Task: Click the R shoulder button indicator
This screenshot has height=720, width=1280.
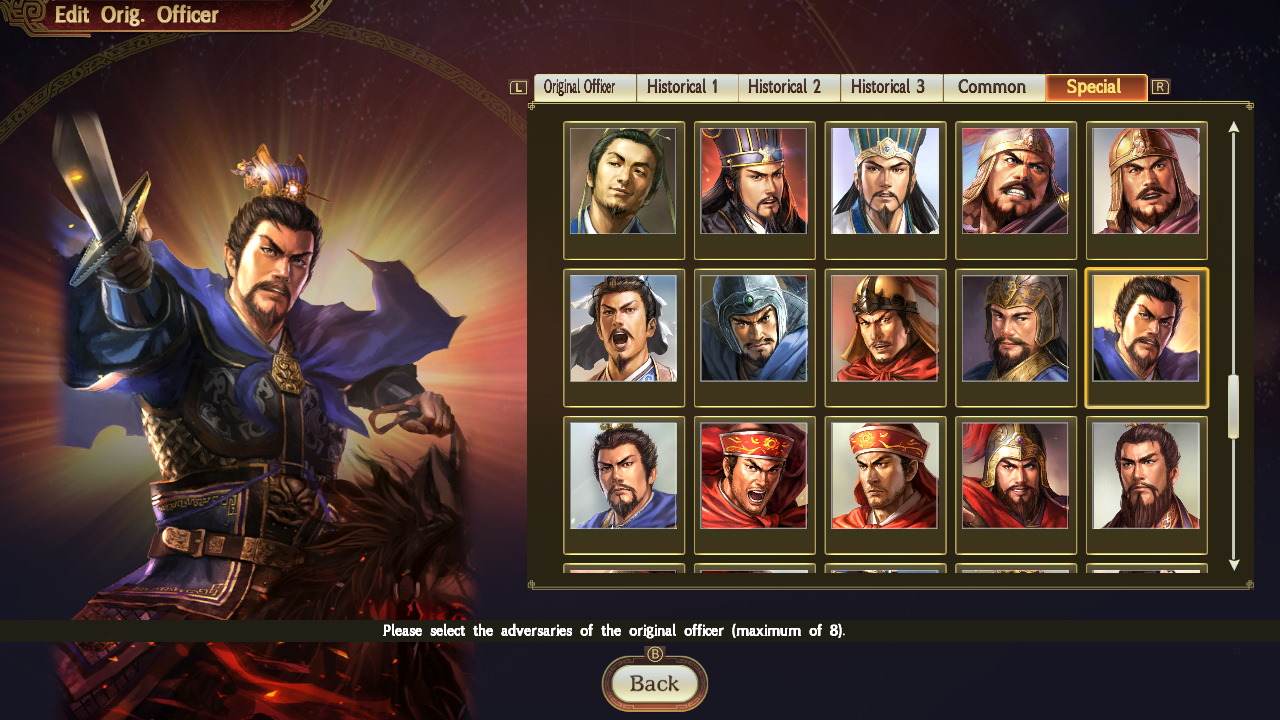Action: [1161, 87]
